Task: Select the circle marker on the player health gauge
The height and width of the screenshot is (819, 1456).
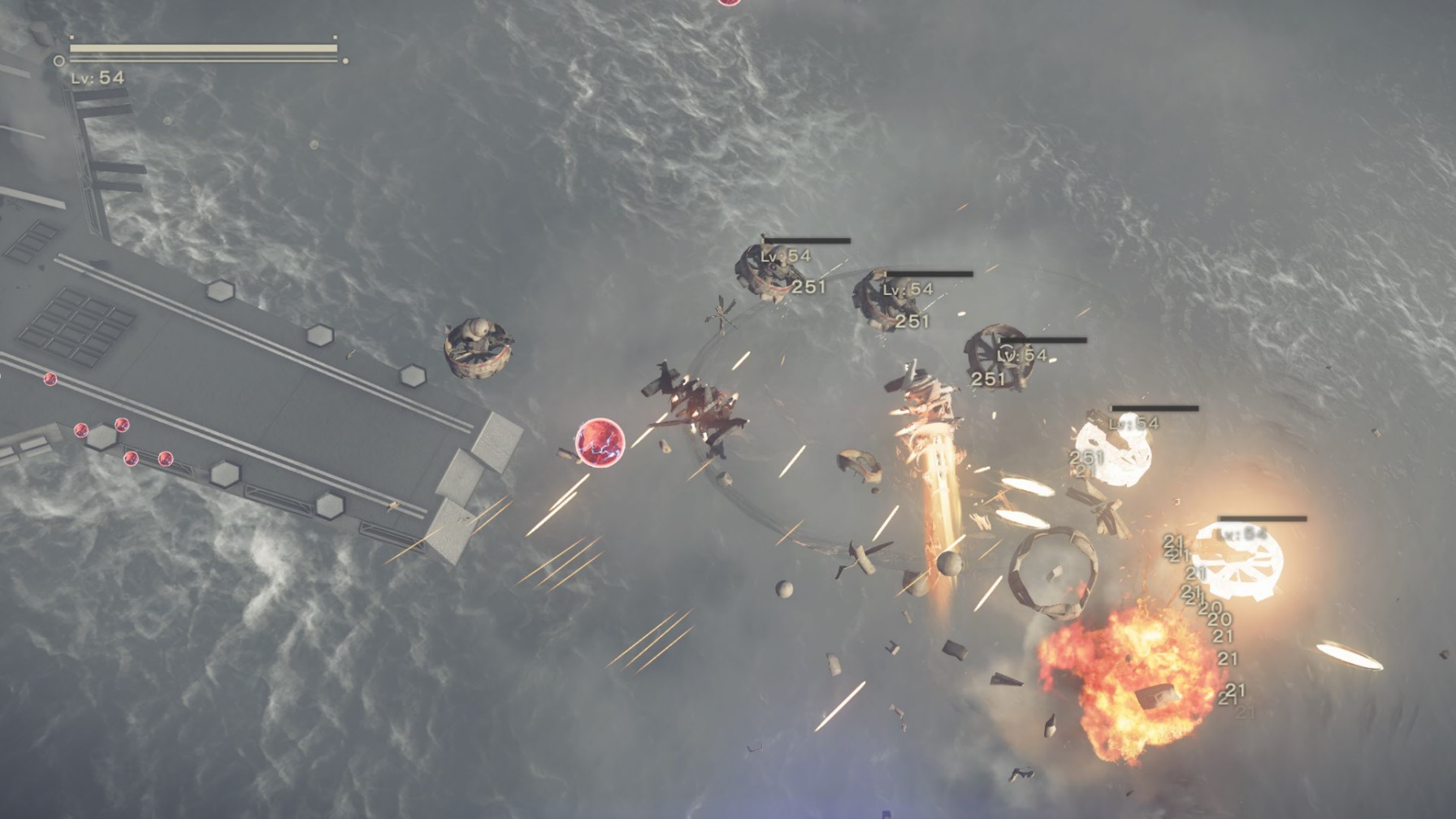Action: [57, 59]
